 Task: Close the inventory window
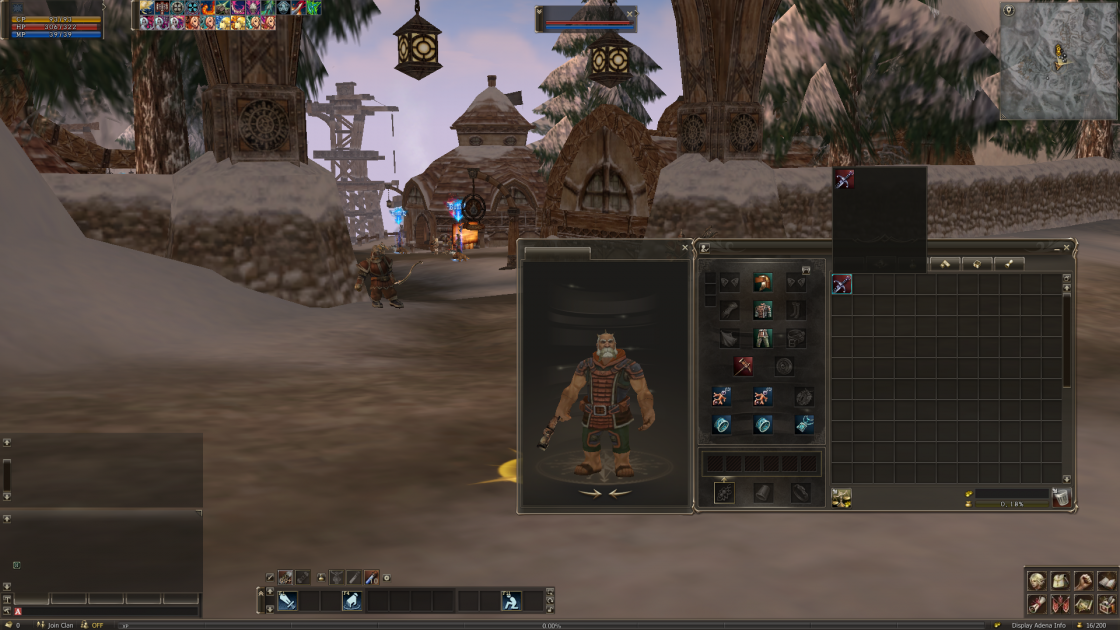coord(1067,247)
